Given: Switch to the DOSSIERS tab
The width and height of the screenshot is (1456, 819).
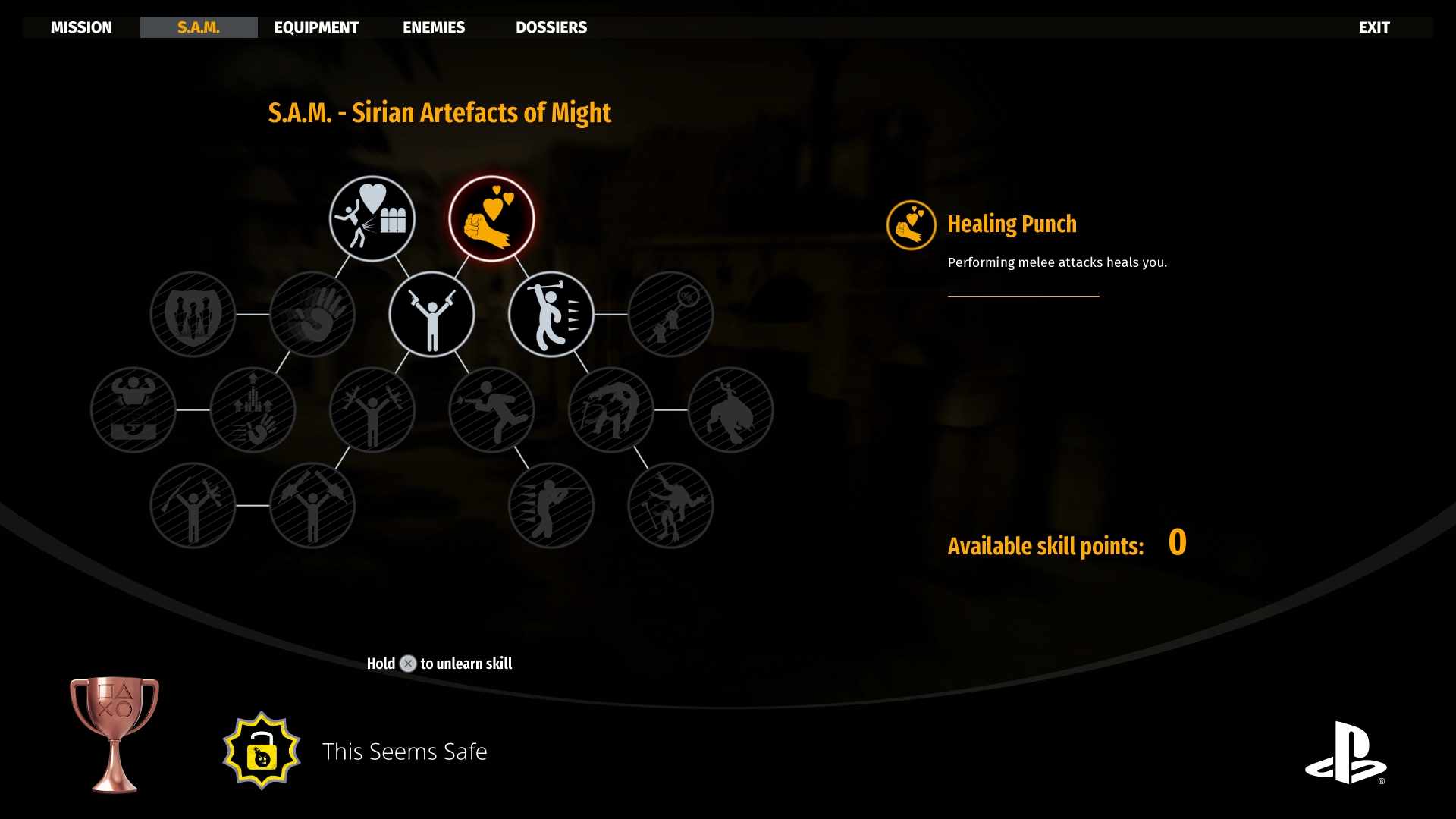Looking at the screenshot, I should [x=551, y=27].
